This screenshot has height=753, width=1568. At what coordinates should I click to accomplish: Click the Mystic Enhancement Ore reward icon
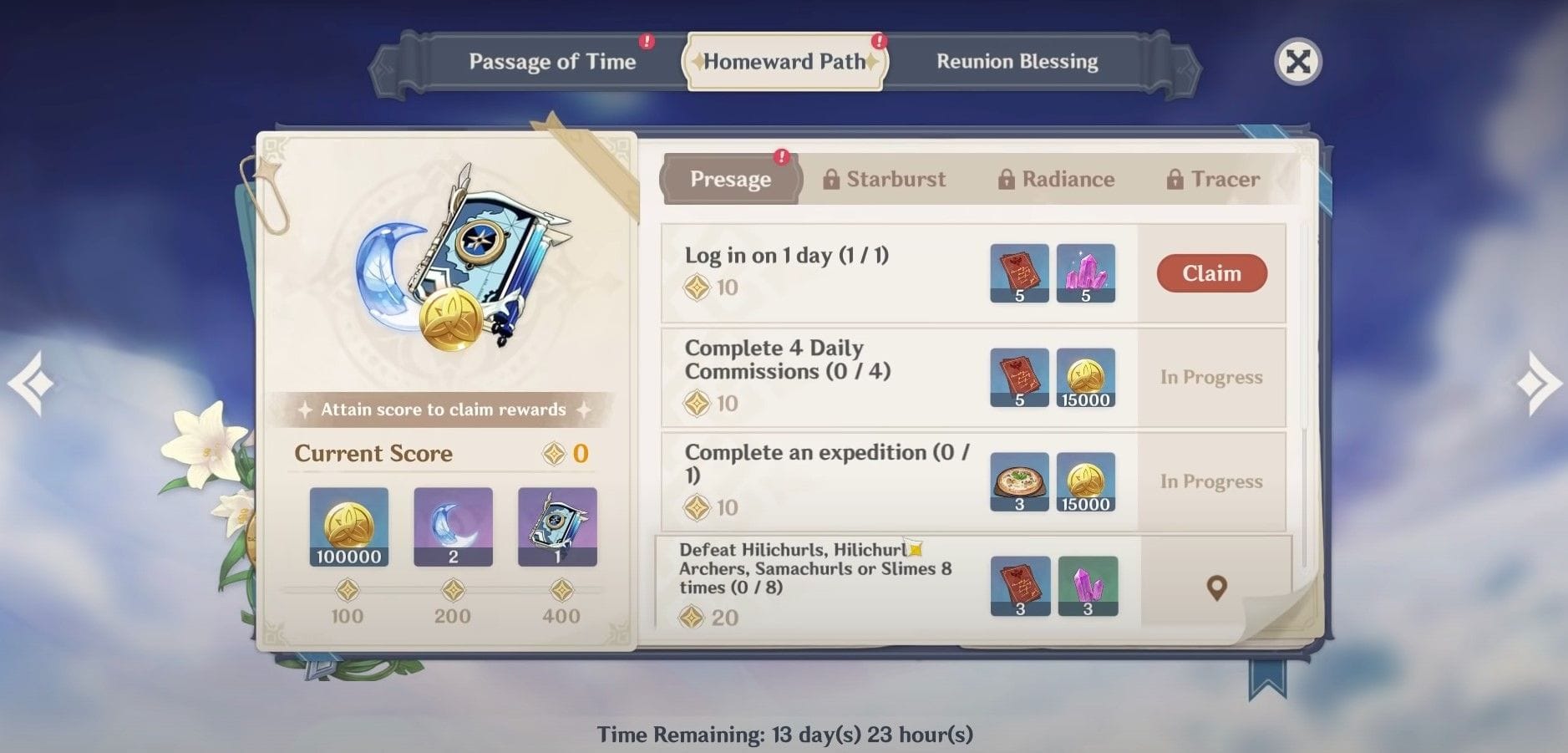(1086, 273)
